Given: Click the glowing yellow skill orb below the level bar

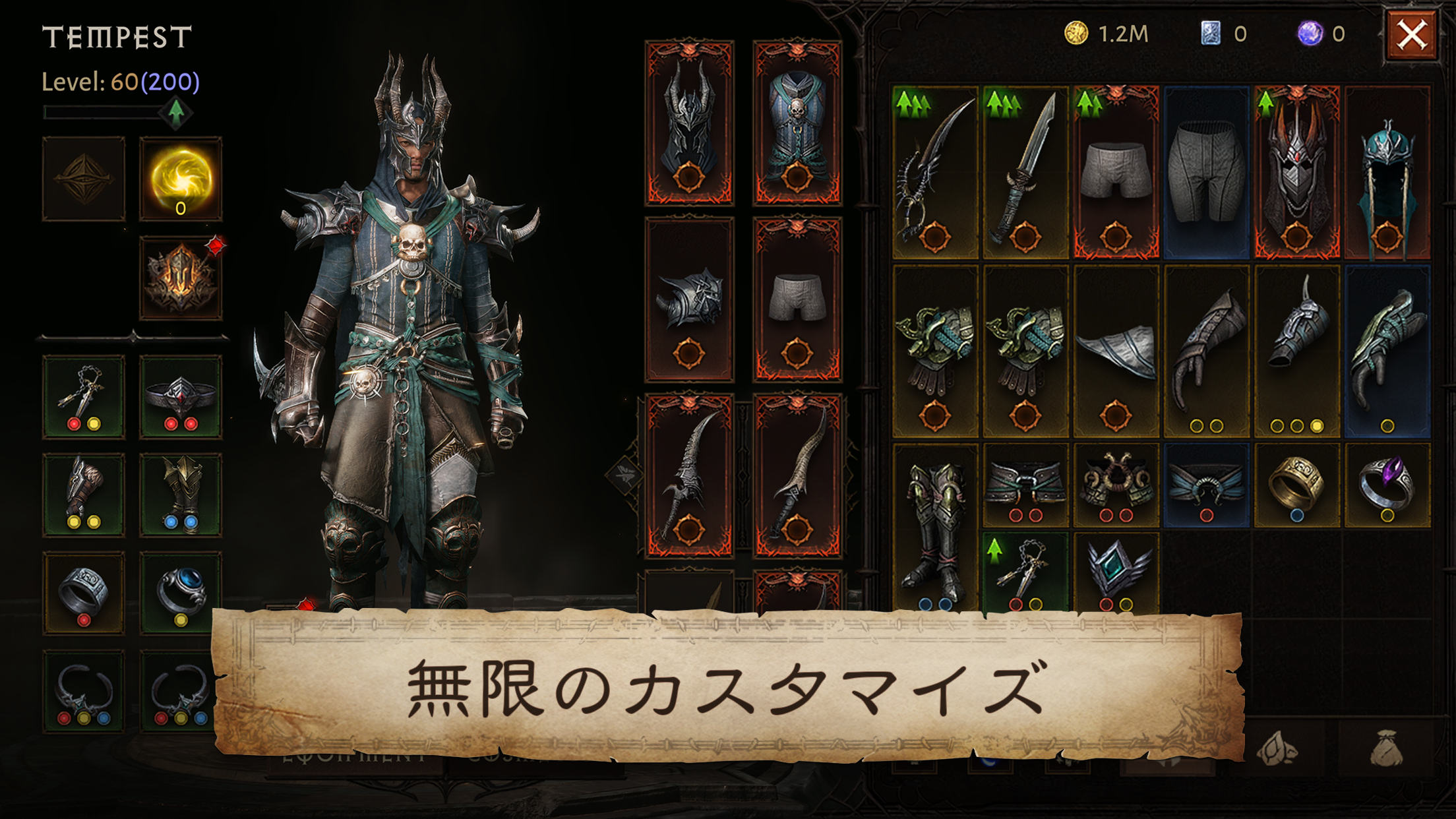Looking at the screenshot, I should (x=179, y=177).
